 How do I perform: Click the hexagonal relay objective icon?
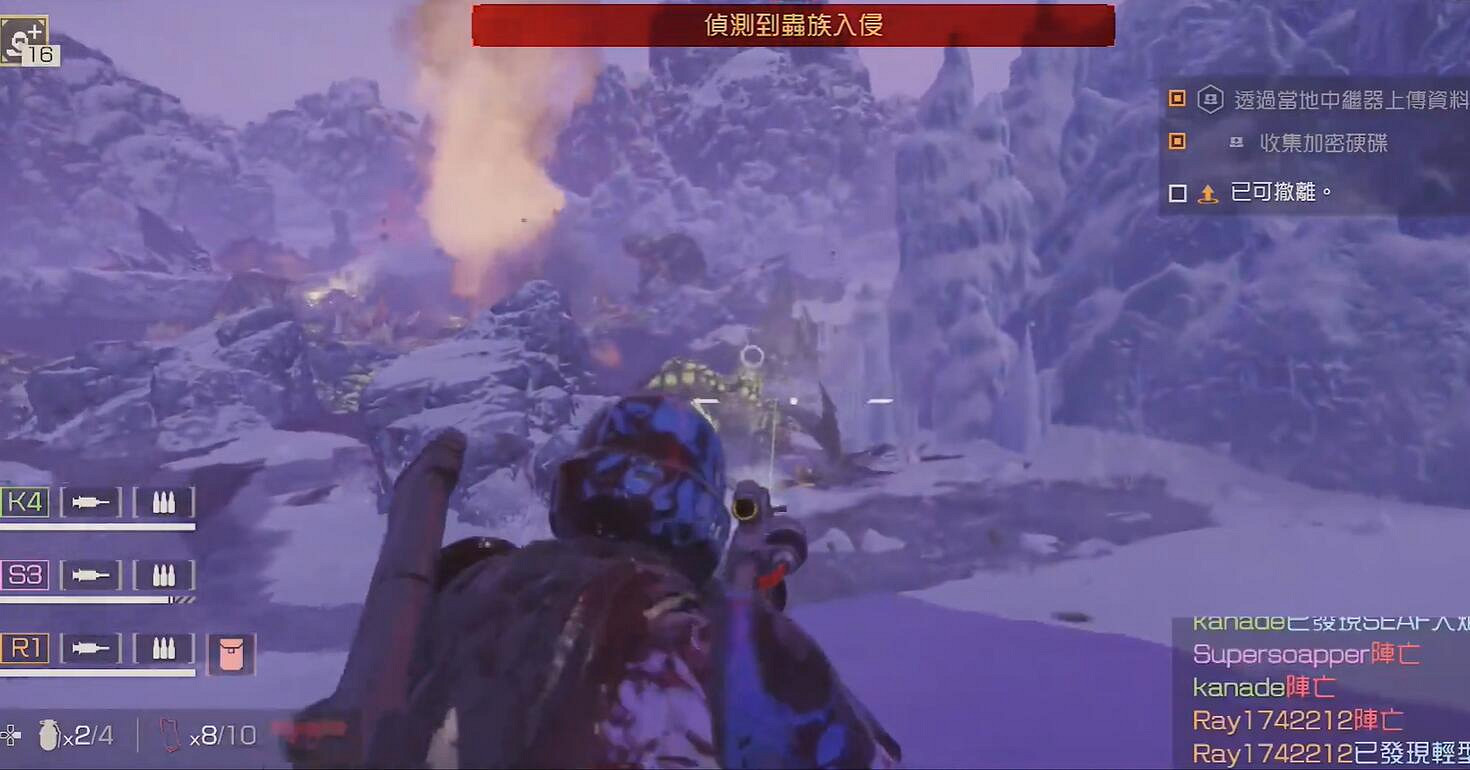[x=1211, y=99]
